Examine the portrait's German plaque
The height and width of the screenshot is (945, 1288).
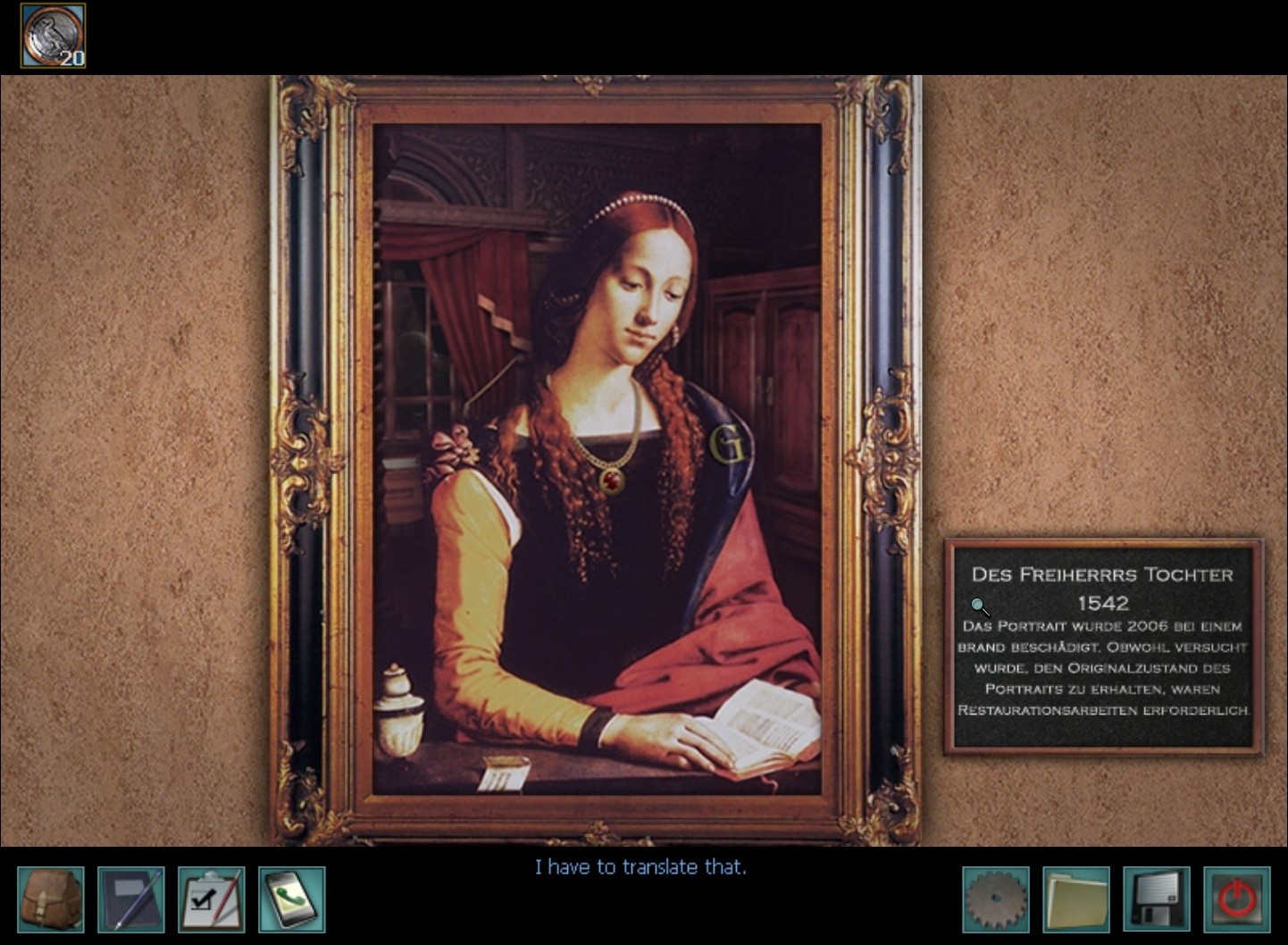pos(1103,646)
